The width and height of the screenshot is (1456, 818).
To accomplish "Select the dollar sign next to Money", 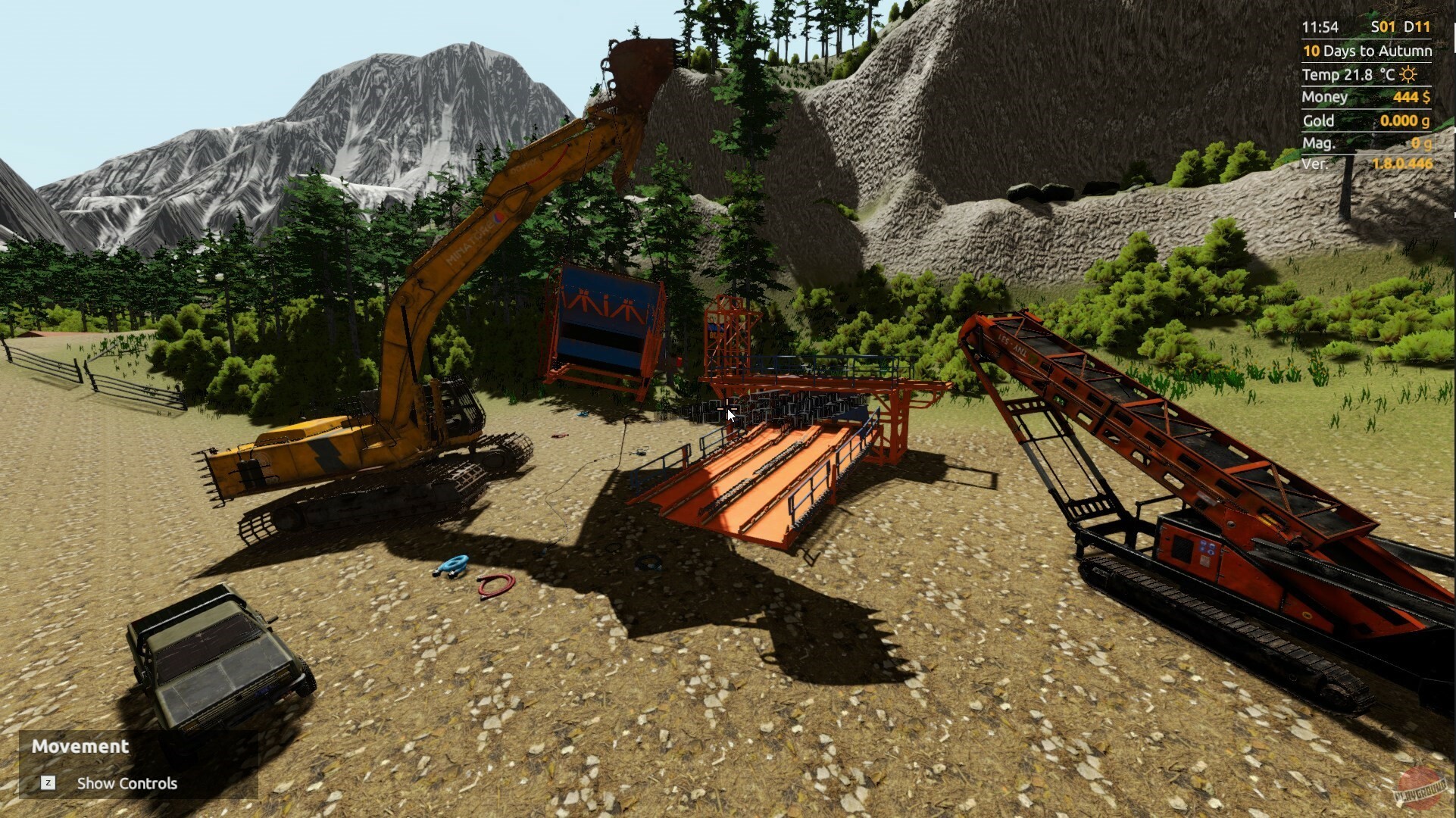I will [x=1427, y=97].
